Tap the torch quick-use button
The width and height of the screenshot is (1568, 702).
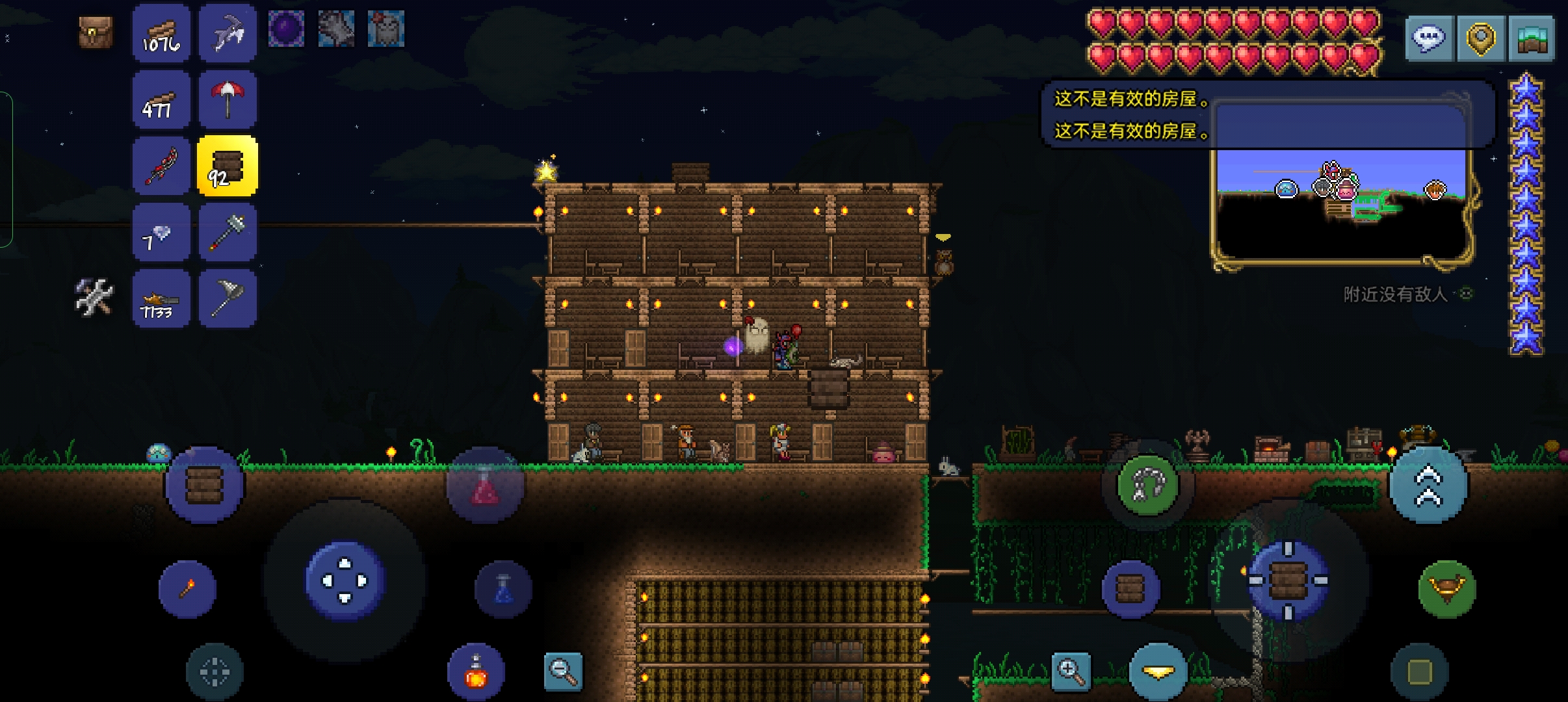[187, 589]
